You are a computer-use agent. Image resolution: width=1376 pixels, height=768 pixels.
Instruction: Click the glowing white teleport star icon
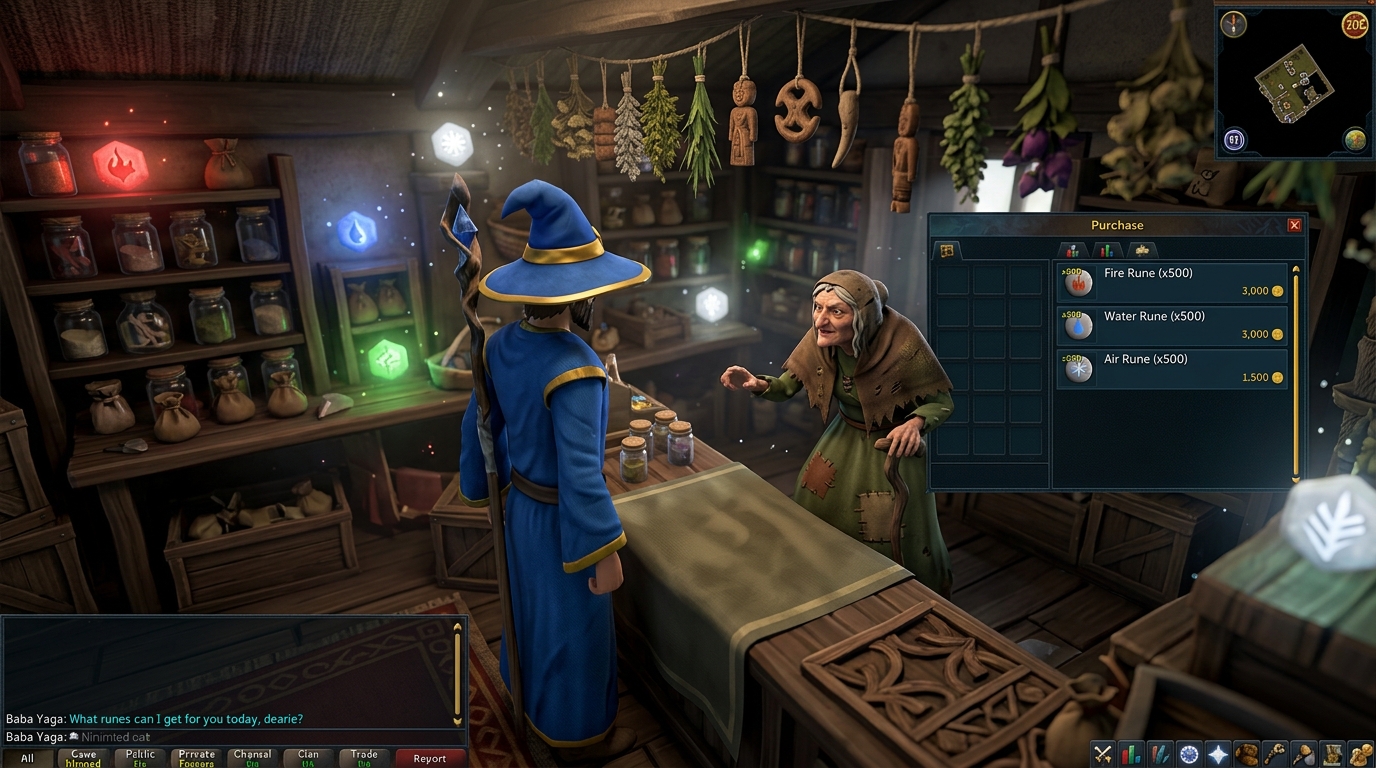pyautogui.click(x=1216, y=752)
